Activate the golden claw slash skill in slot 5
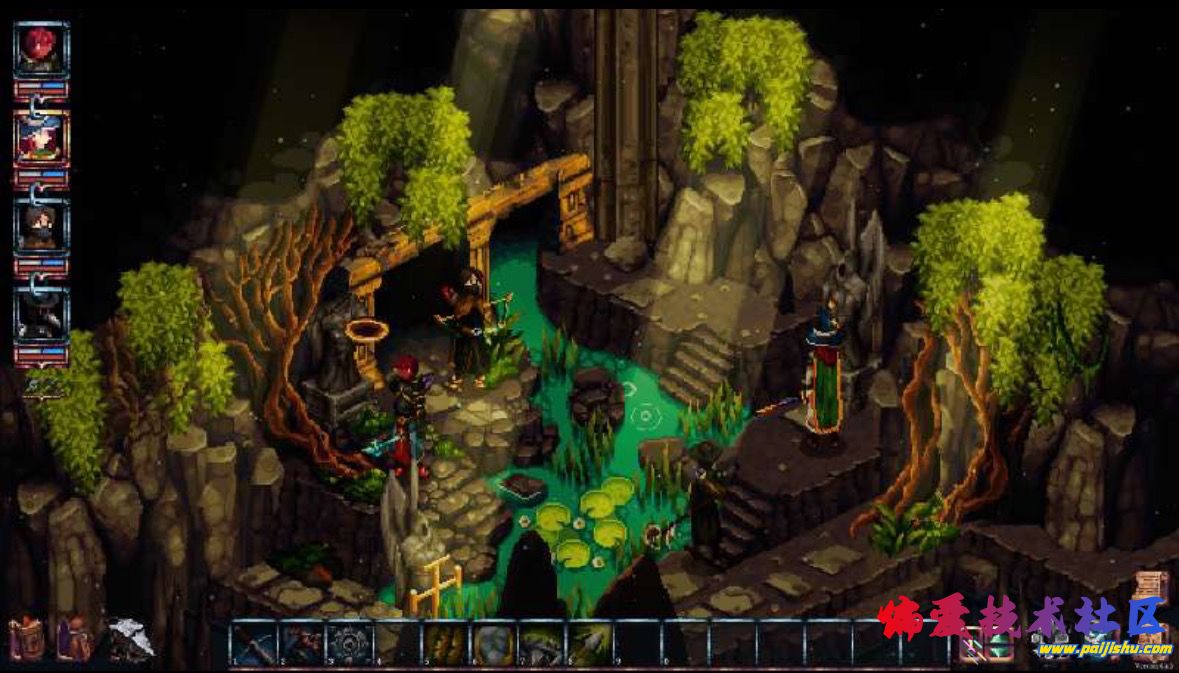The height and width of the screenshot is (673, 1179). [x=444, y=644]
